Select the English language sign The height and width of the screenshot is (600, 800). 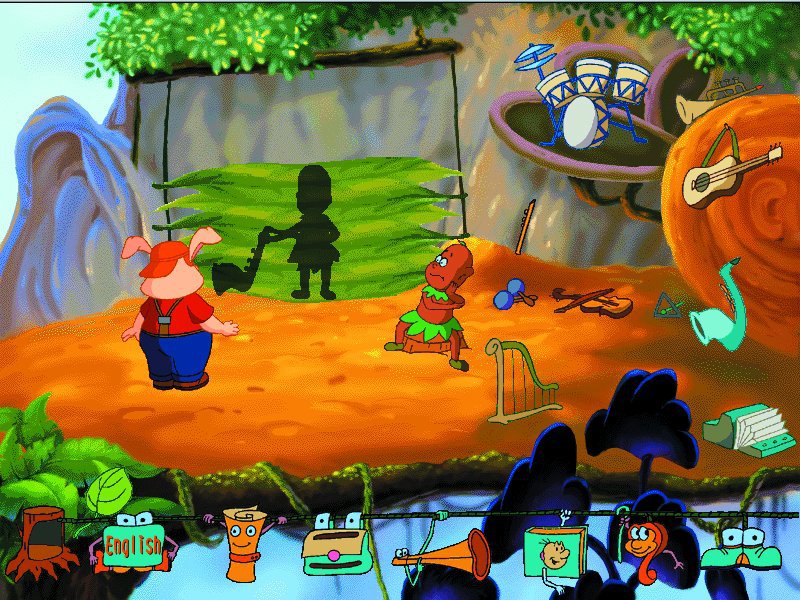130,545
